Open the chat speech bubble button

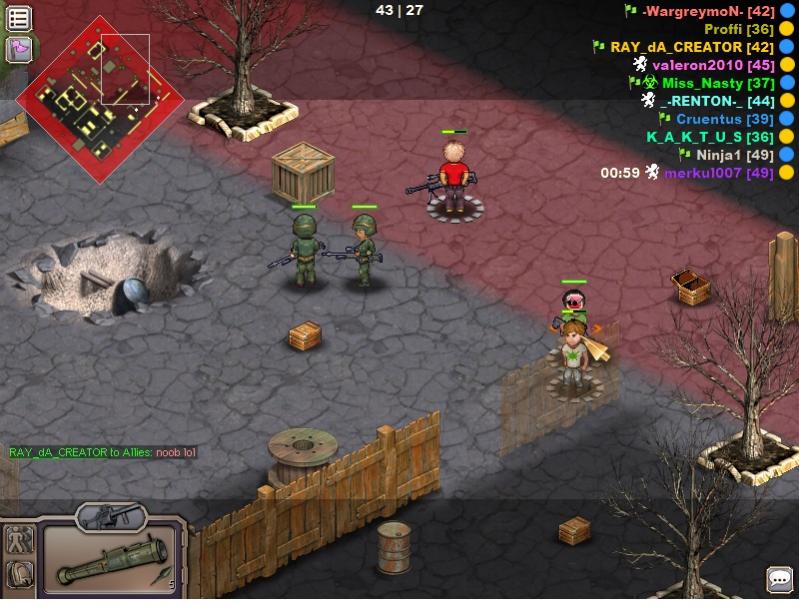coord(779,579)
